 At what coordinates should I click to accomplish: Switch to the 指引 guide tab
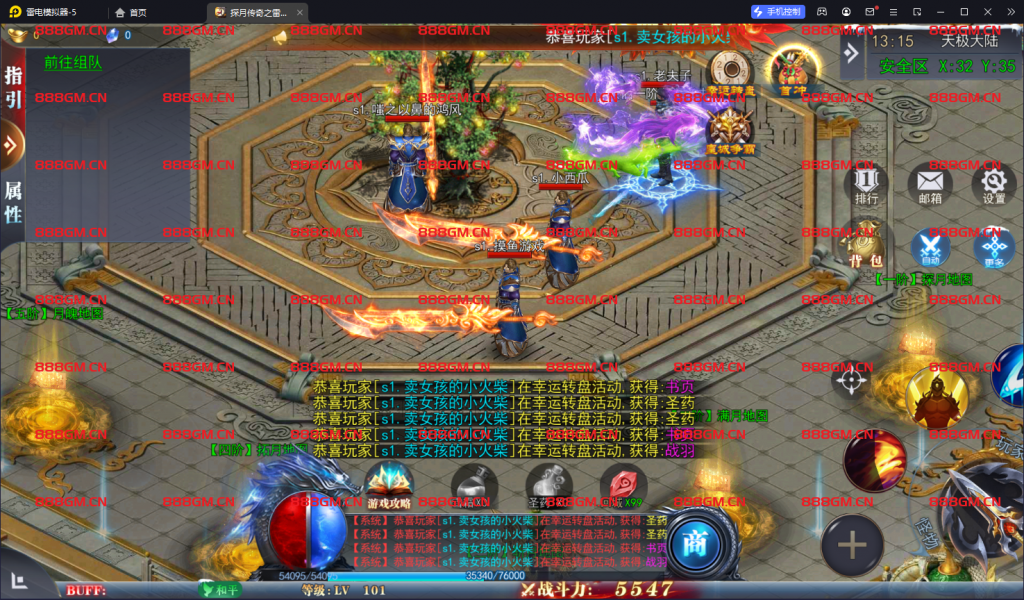(13, 86)
